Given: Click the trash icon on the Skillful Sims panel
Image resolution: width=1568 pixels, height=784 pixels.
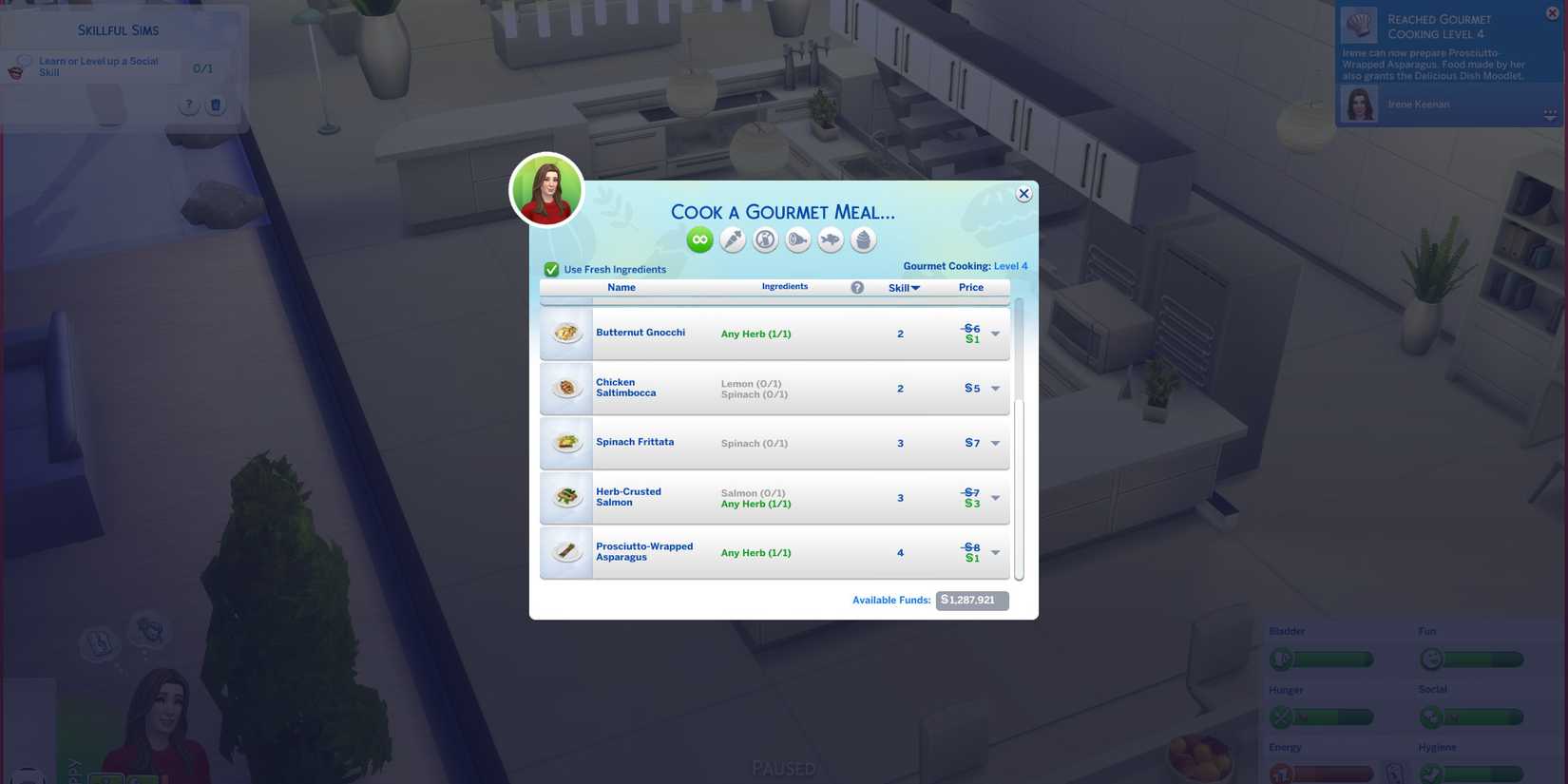Looking at the screenshot, I should point(216,105).
